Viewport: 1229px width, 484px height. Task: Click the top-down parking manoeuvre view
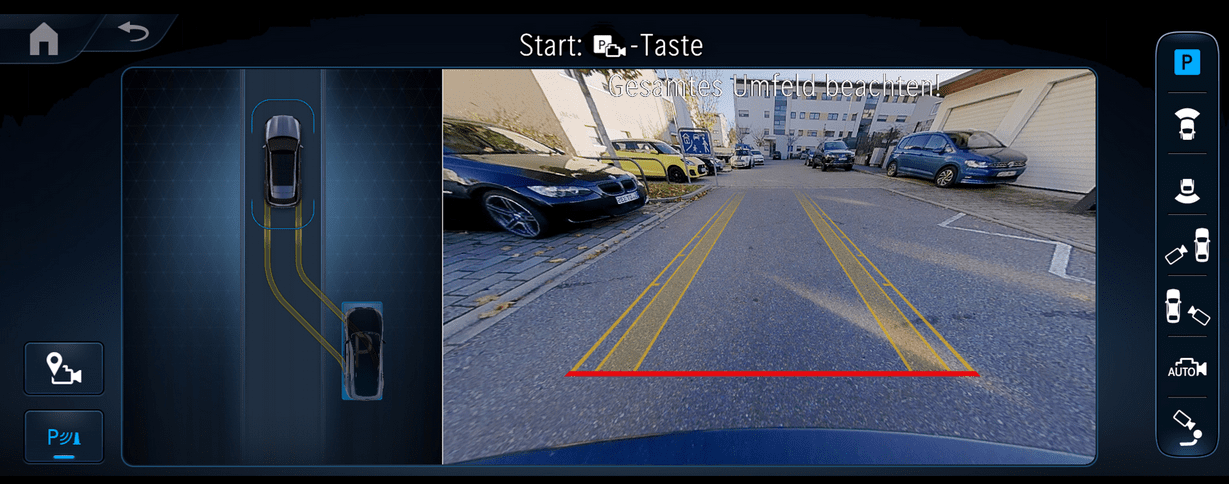282,266
